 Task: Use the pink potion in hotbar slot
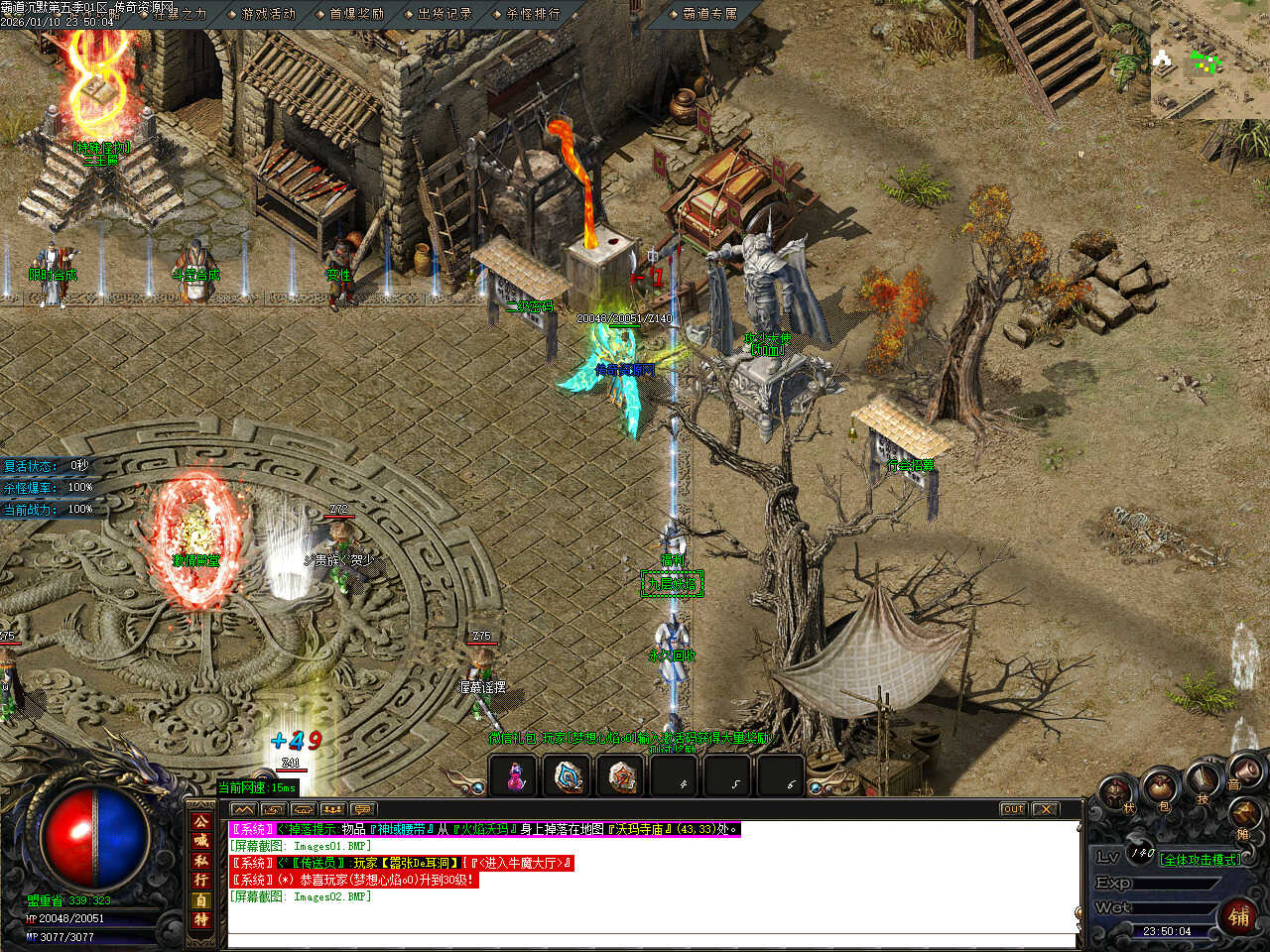pos(515,776)
